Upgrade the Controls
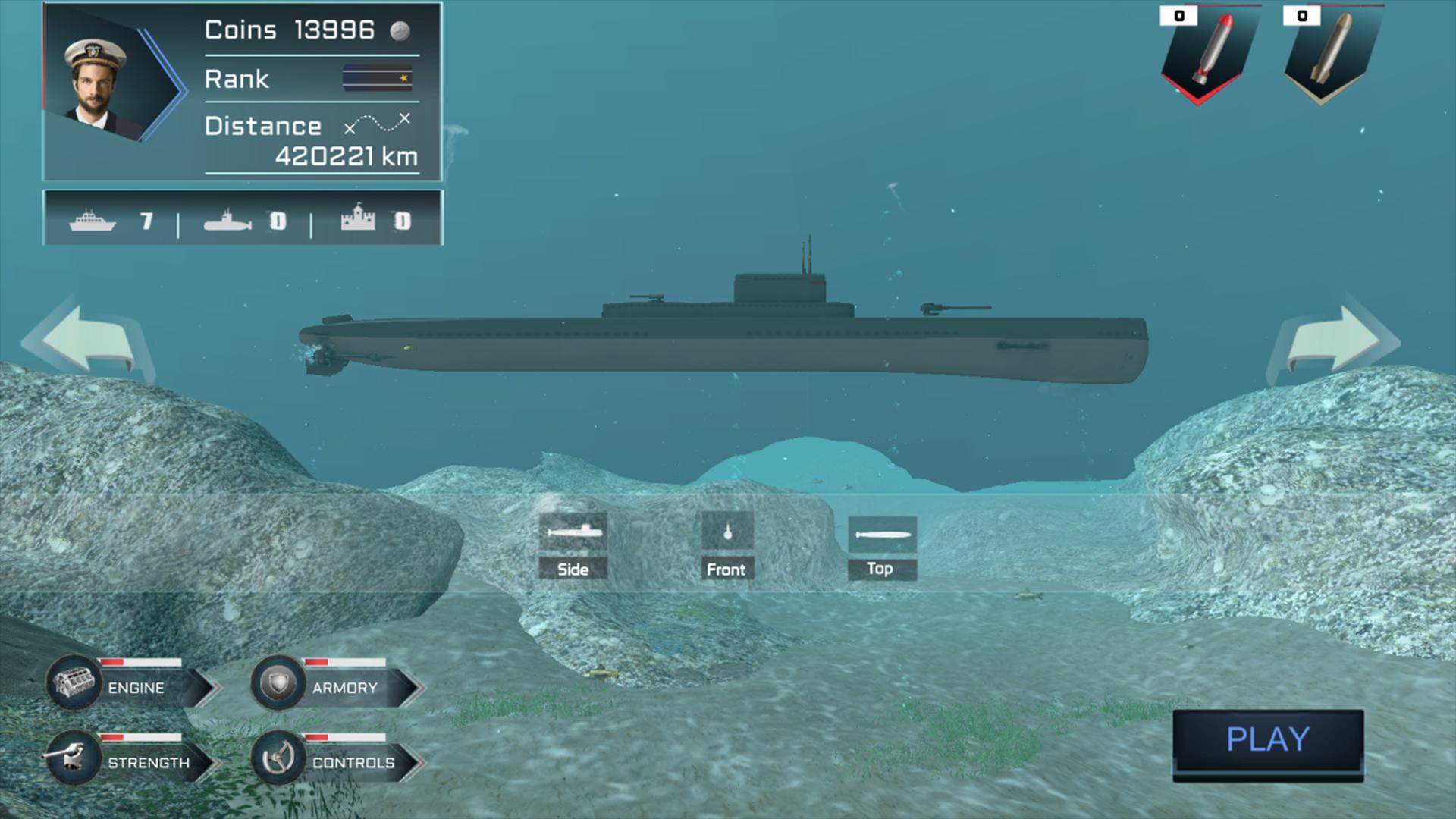 pyautogui.click(x=337, y=760)
